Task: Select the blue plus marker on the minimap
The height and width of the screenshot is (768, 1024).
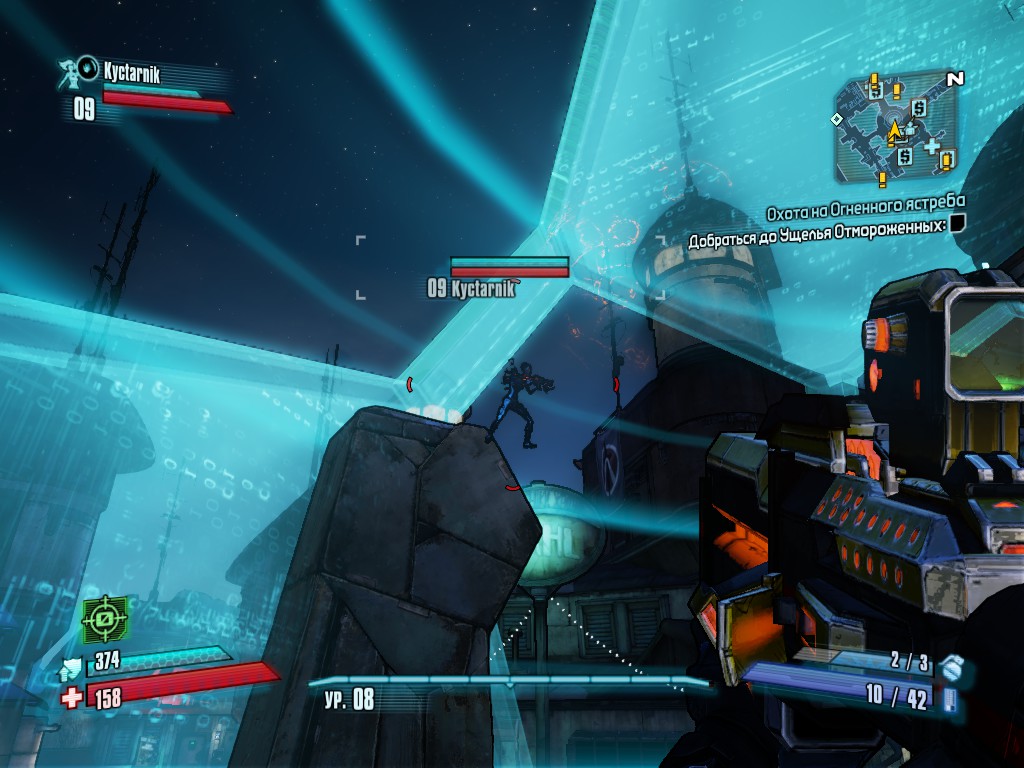Action: 932,147
